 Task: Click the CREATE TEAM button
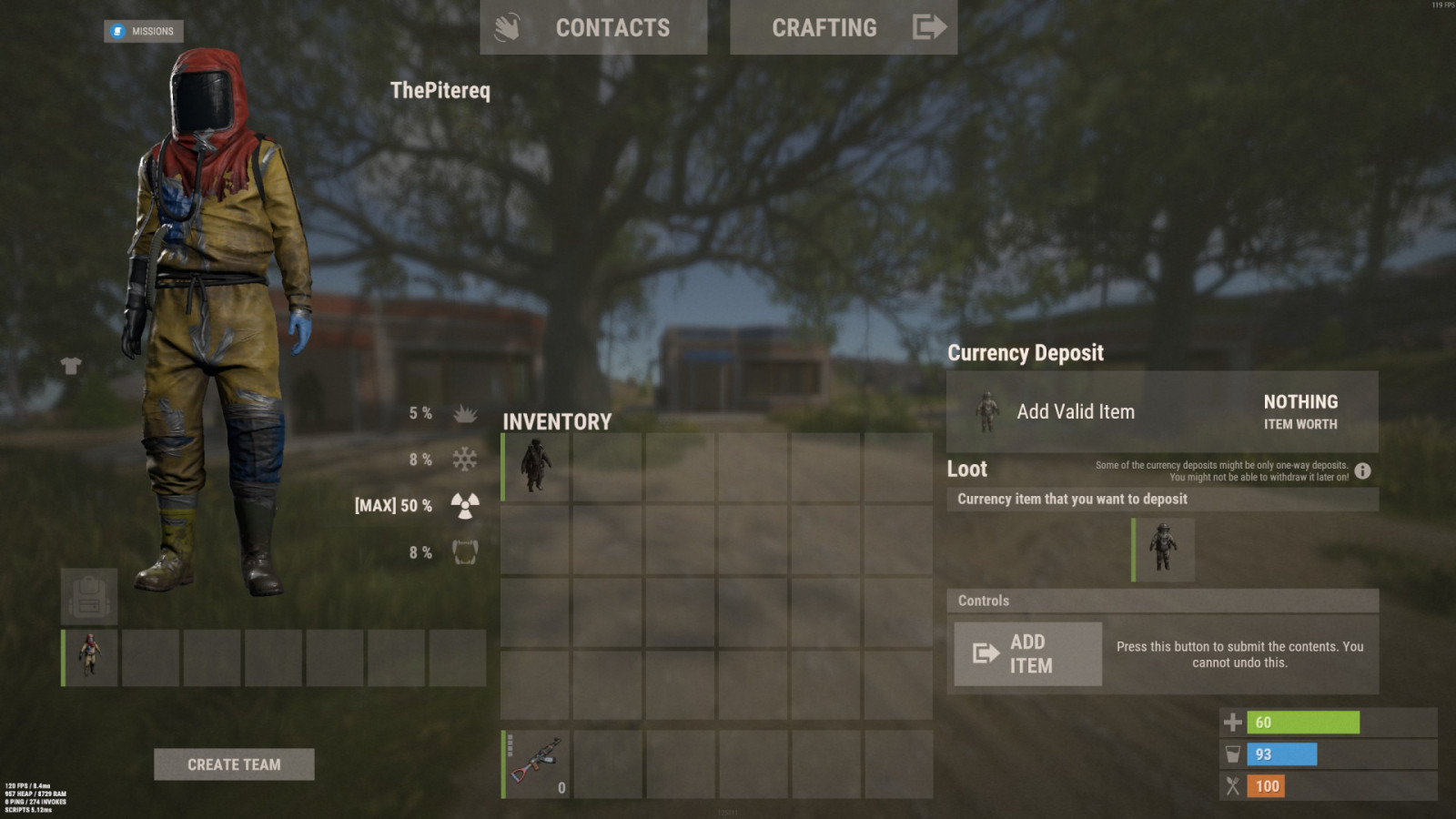(x=235, y=764)
